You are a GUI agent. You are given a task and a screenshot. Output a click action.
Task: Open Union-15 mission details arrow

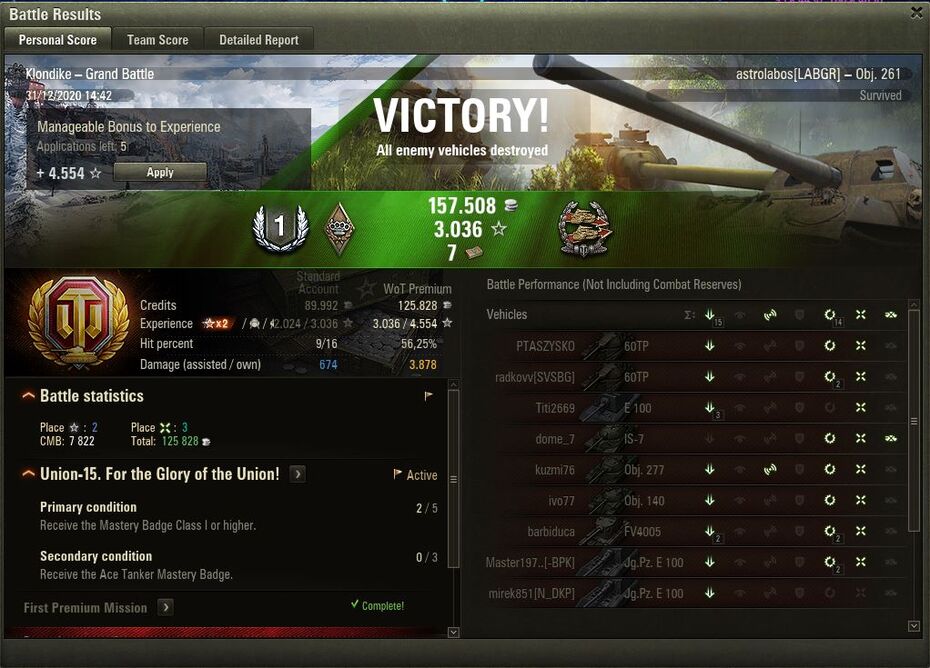point(298,474)
